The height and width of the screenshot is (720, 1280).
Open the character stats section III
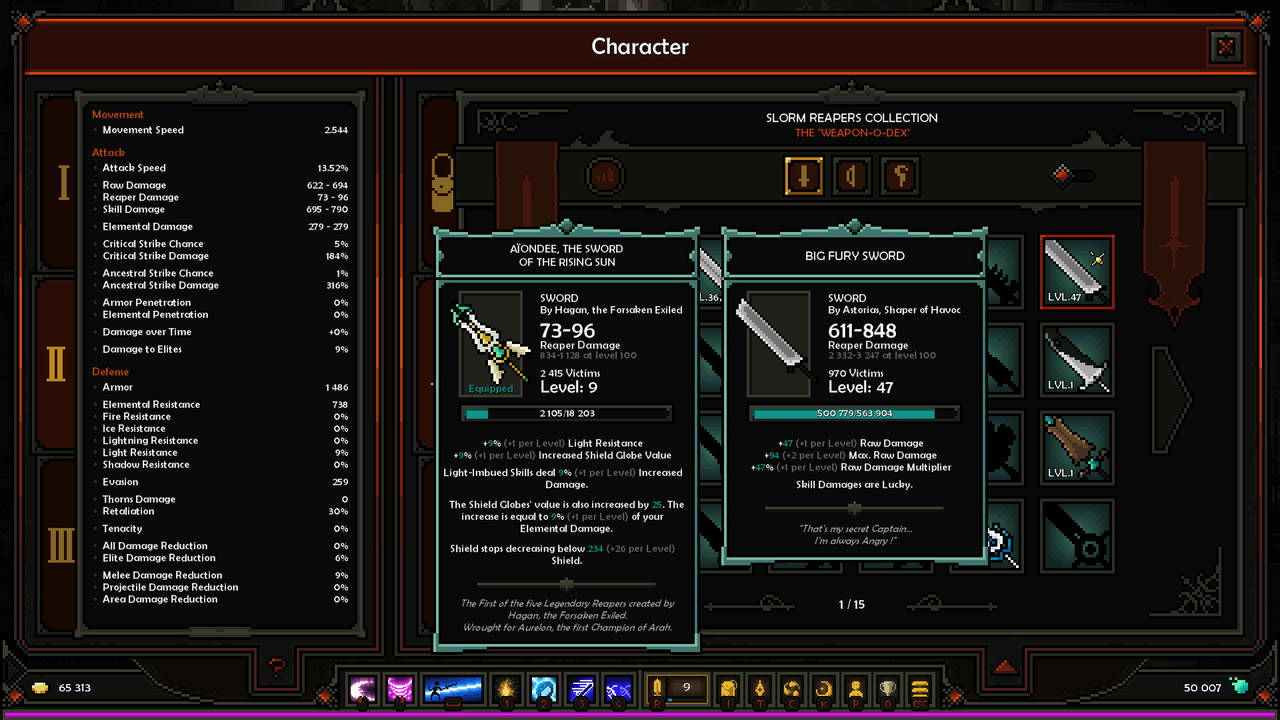coord(61,546)
